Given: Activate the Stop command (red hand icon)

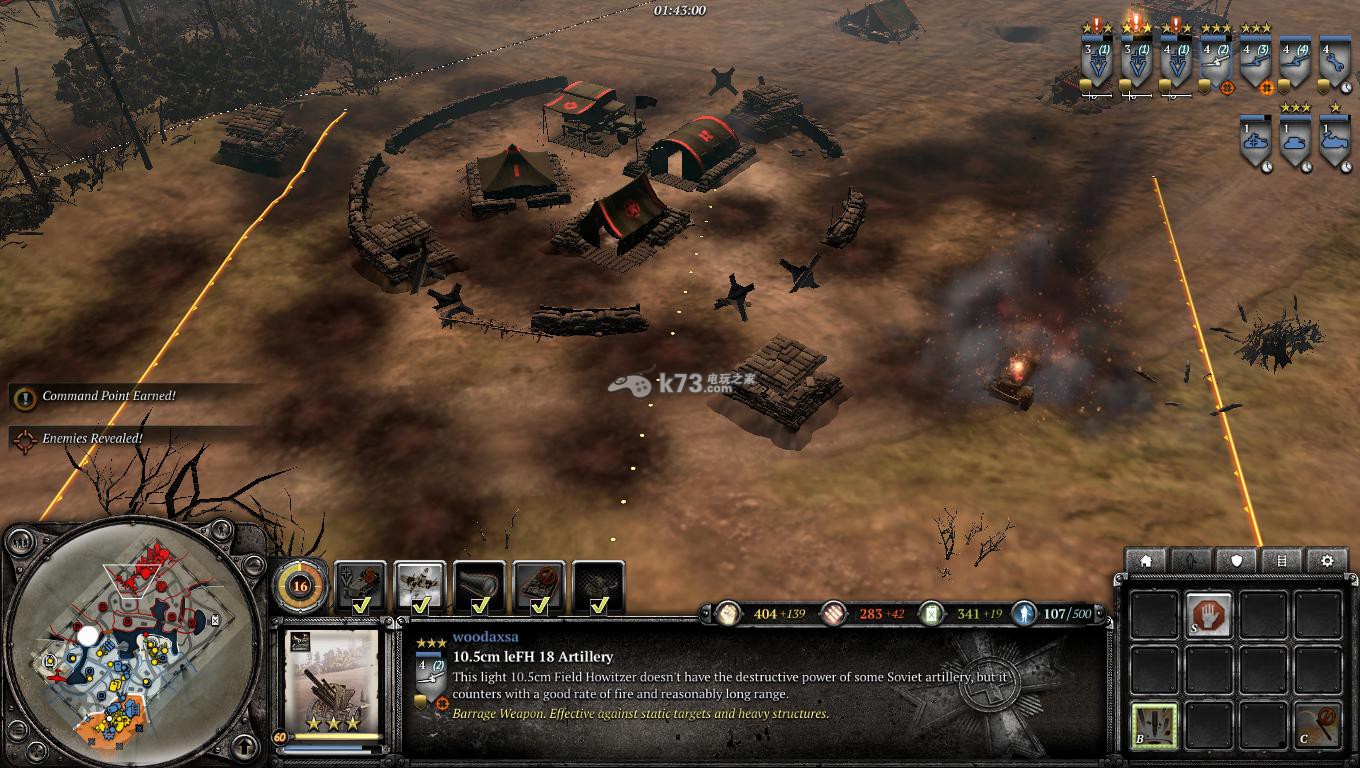Looking at the screenshot, I should [1208, 614].
